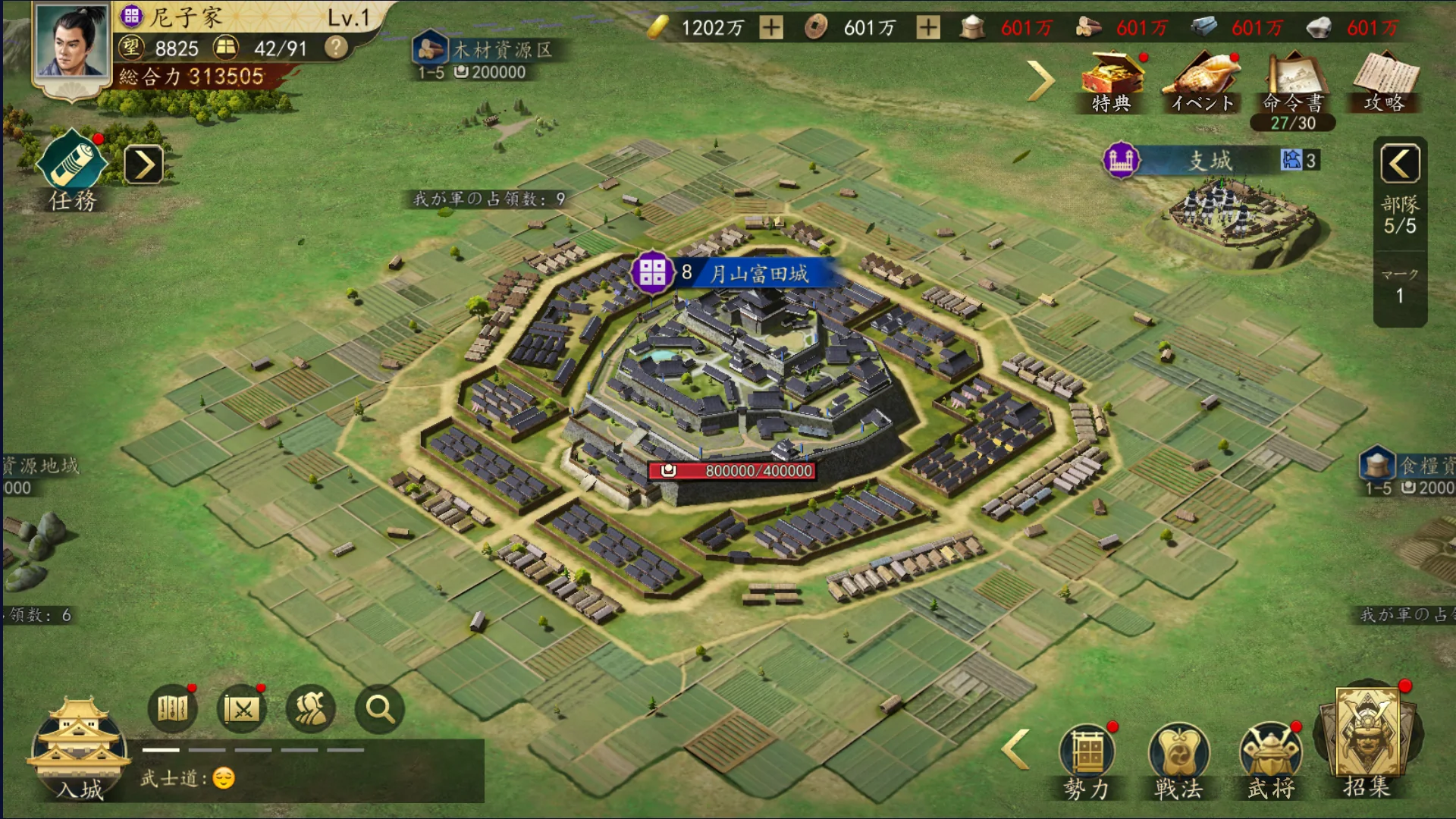
Task: Add copper coins with the plus button
Action: click(x=928, y=28)
